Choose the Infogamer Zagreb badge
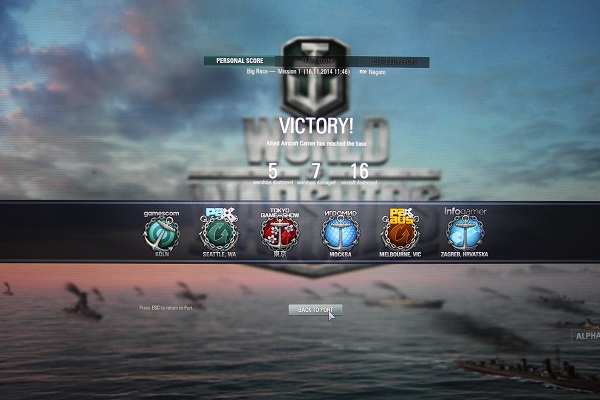The image size is (600, 400). point(466,234)
